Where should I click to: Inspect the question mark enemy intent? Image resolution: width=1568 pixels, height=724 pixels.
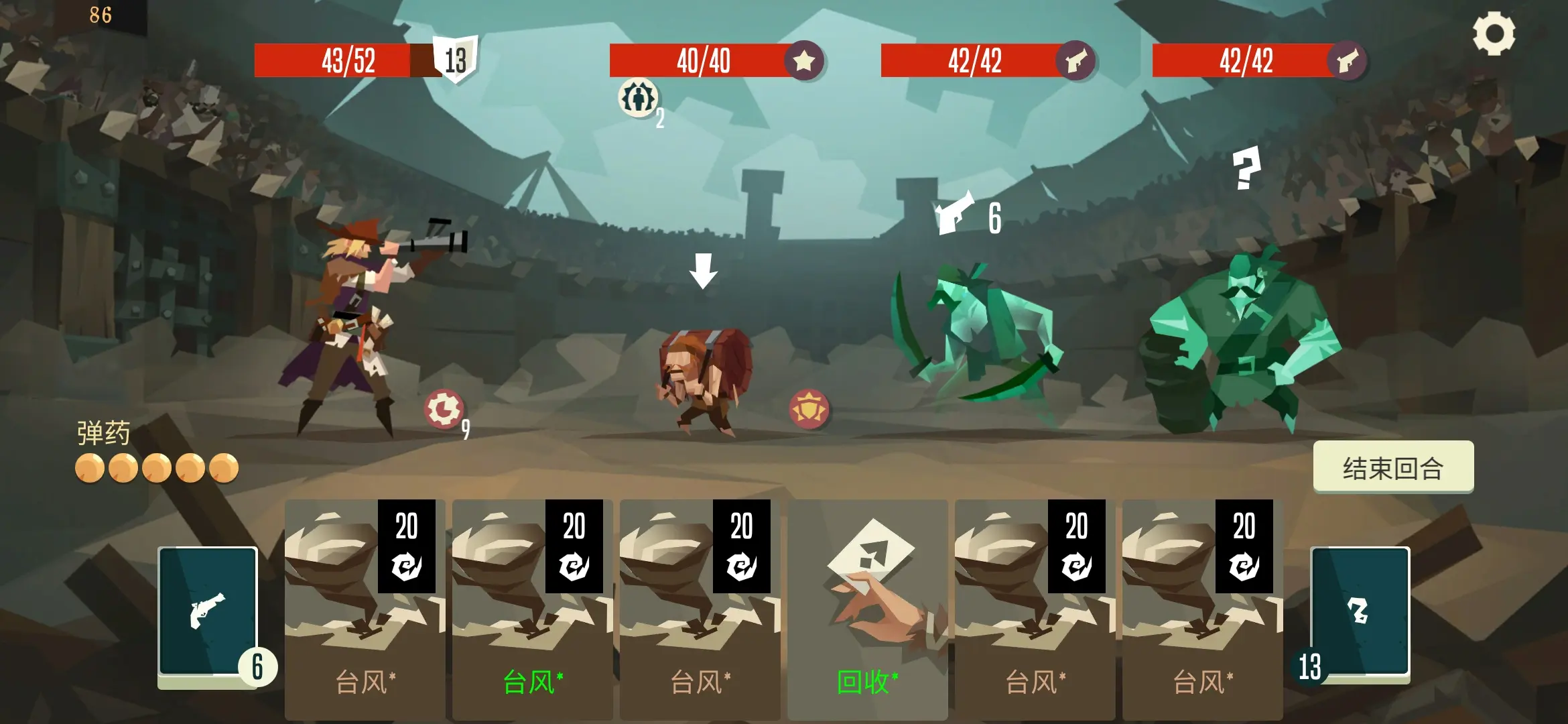[1246, 168]
